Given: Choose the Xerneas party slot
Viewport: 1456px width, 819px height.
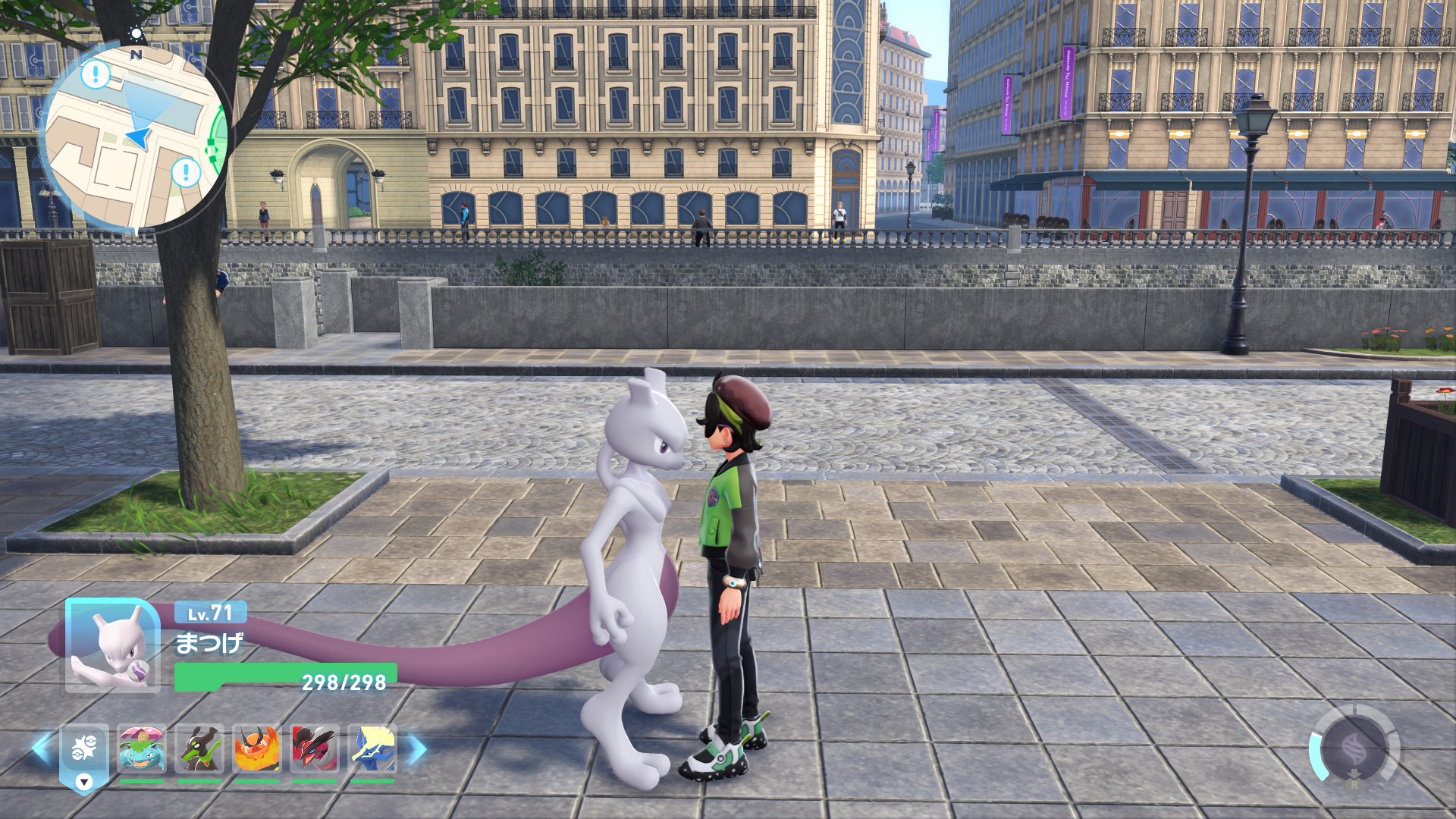Looking at the screenshot, I should (x=372, y=749).
